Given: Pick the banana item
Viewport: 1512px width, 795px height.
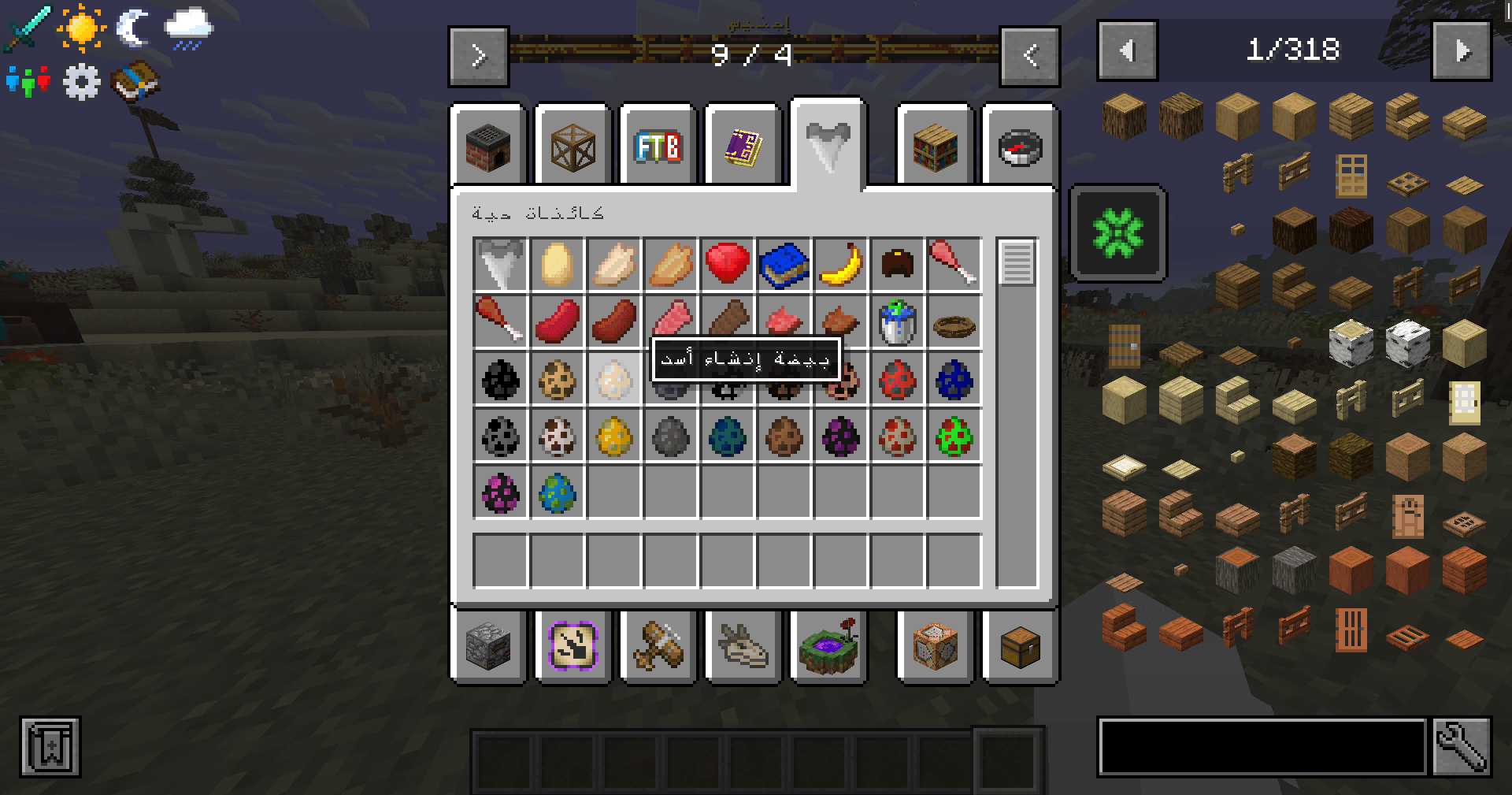Looking at the screenshot, I should [x=841, y=265].
